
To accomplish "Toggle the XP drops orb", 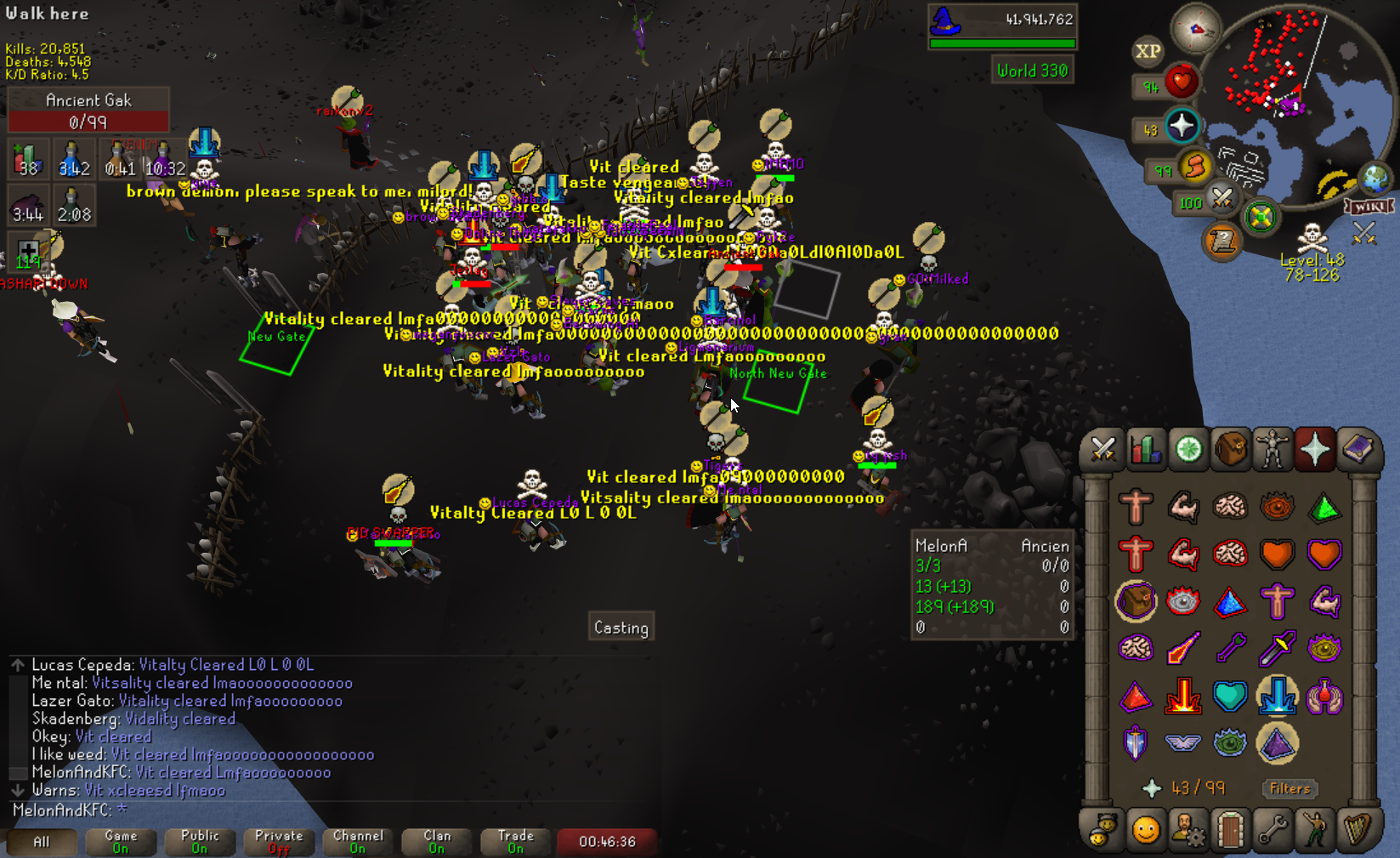I will pyautogui.click(x=1148, y=51).
